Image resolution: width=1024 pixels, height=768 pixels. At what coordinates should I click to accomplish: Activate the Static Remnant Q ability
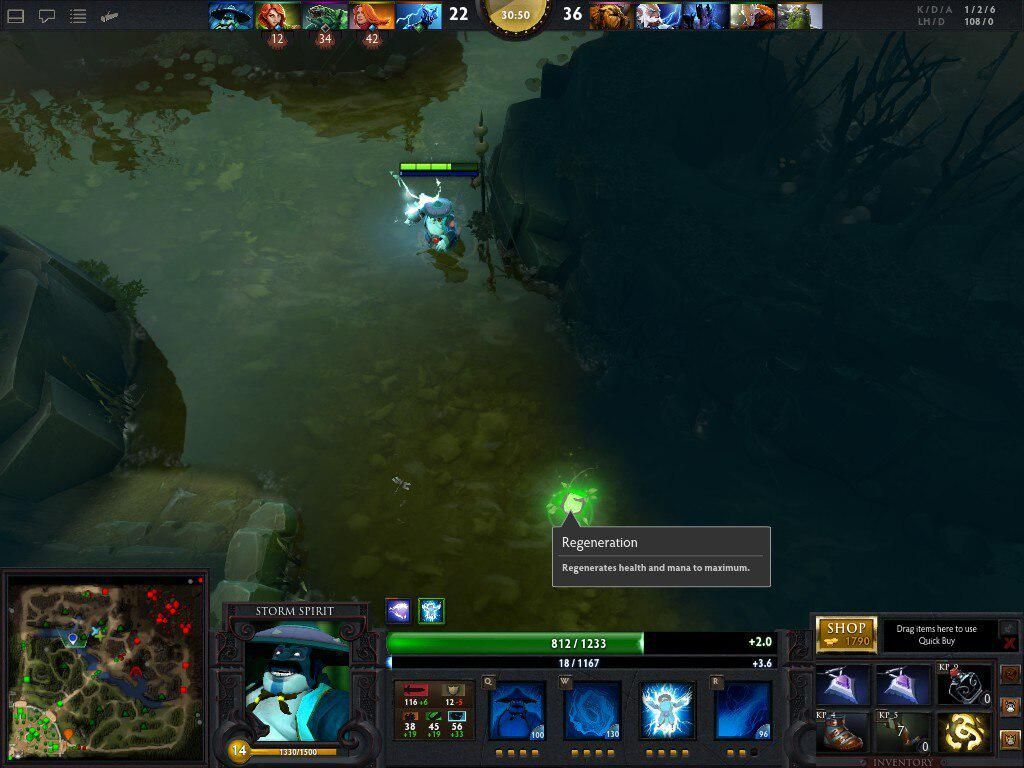pos(516,711)
